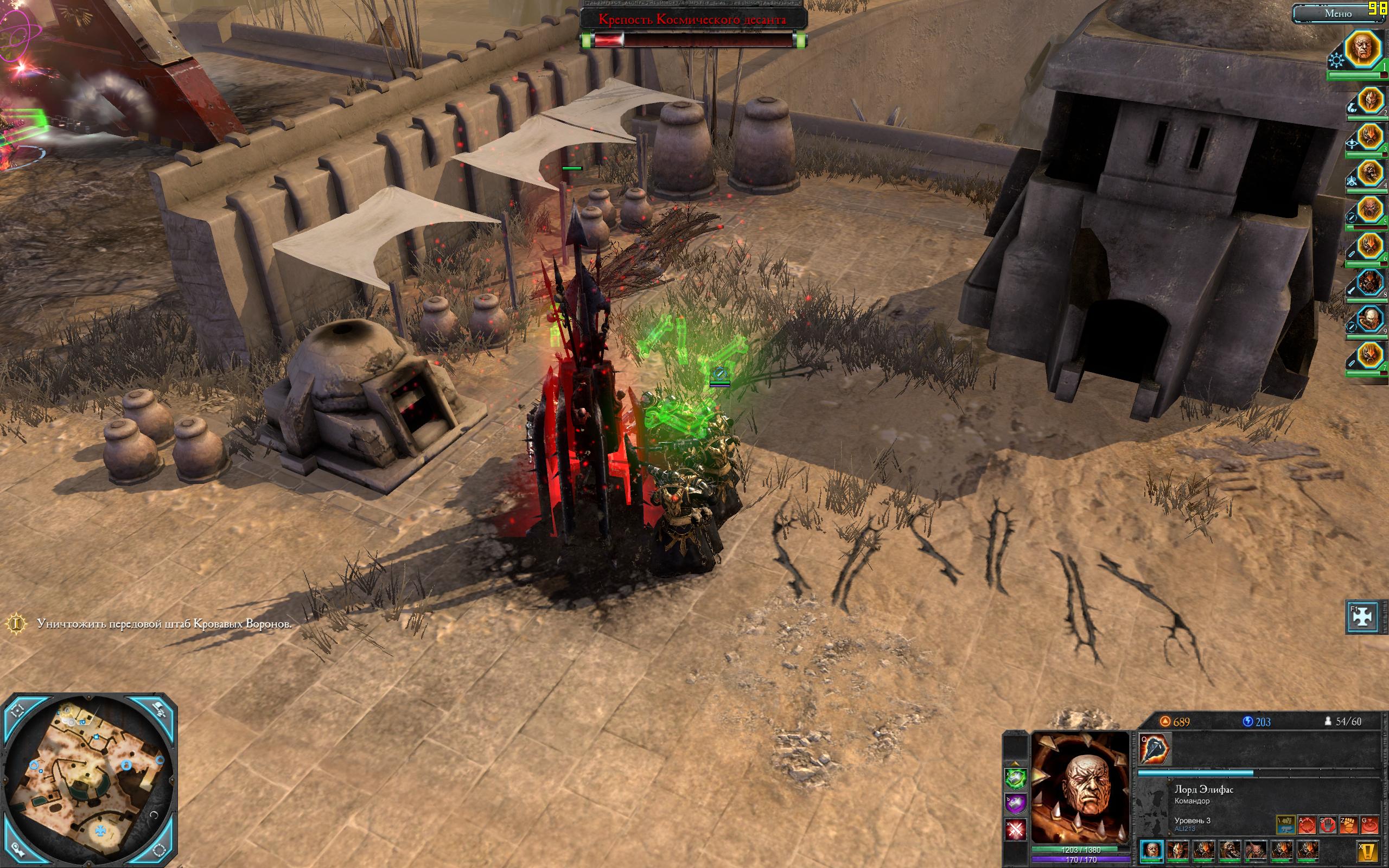This screenshot has height=868, width=1389.
Task: Select the squad portrait numbered 5
Action: click(1369, 209)
